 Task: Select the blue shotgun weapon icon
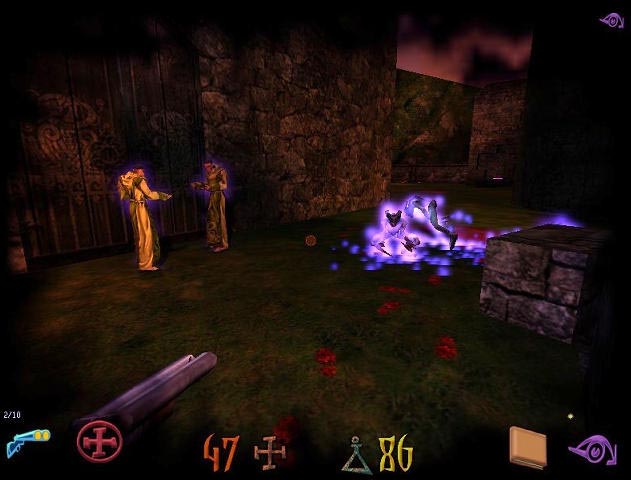click(23, 440)
